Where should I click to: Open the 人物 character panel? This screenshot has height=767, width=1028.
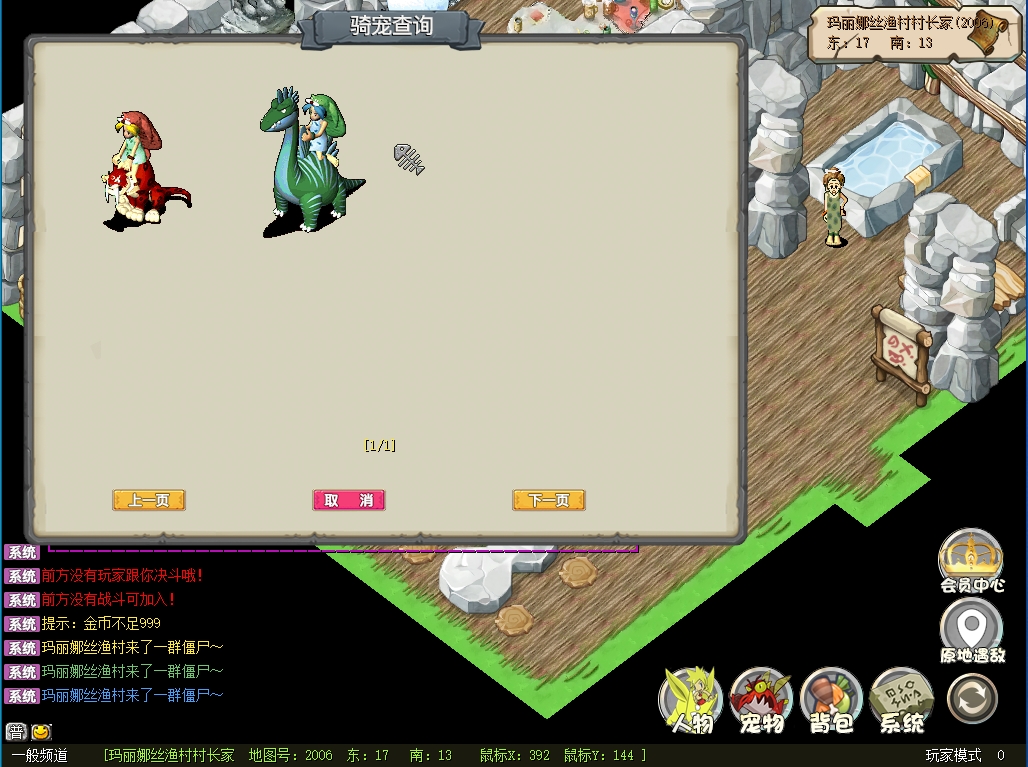pyautogui.click(x=692, y=700)
